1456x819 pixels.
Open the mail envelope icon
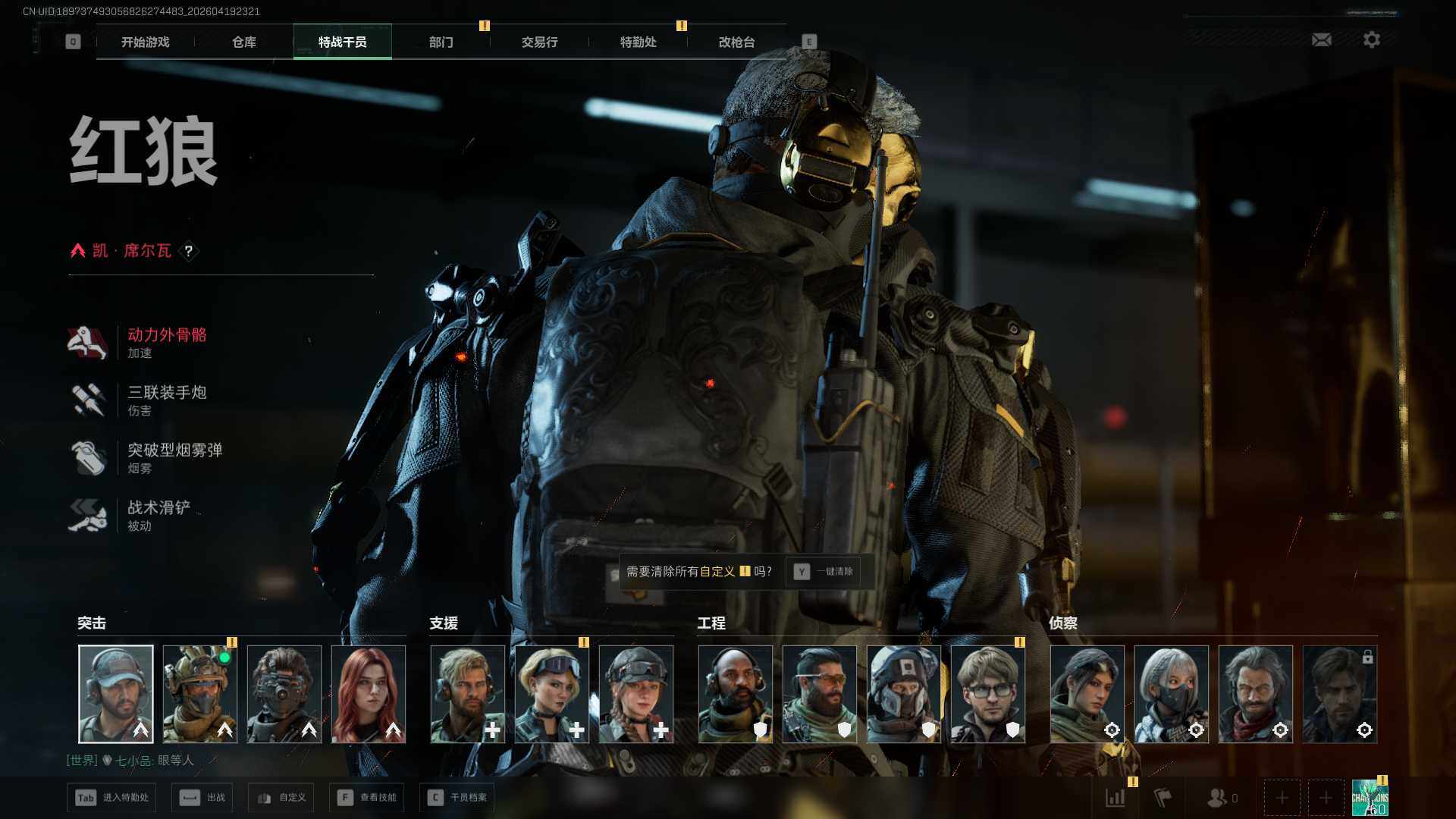click(x=1321, y=39)
